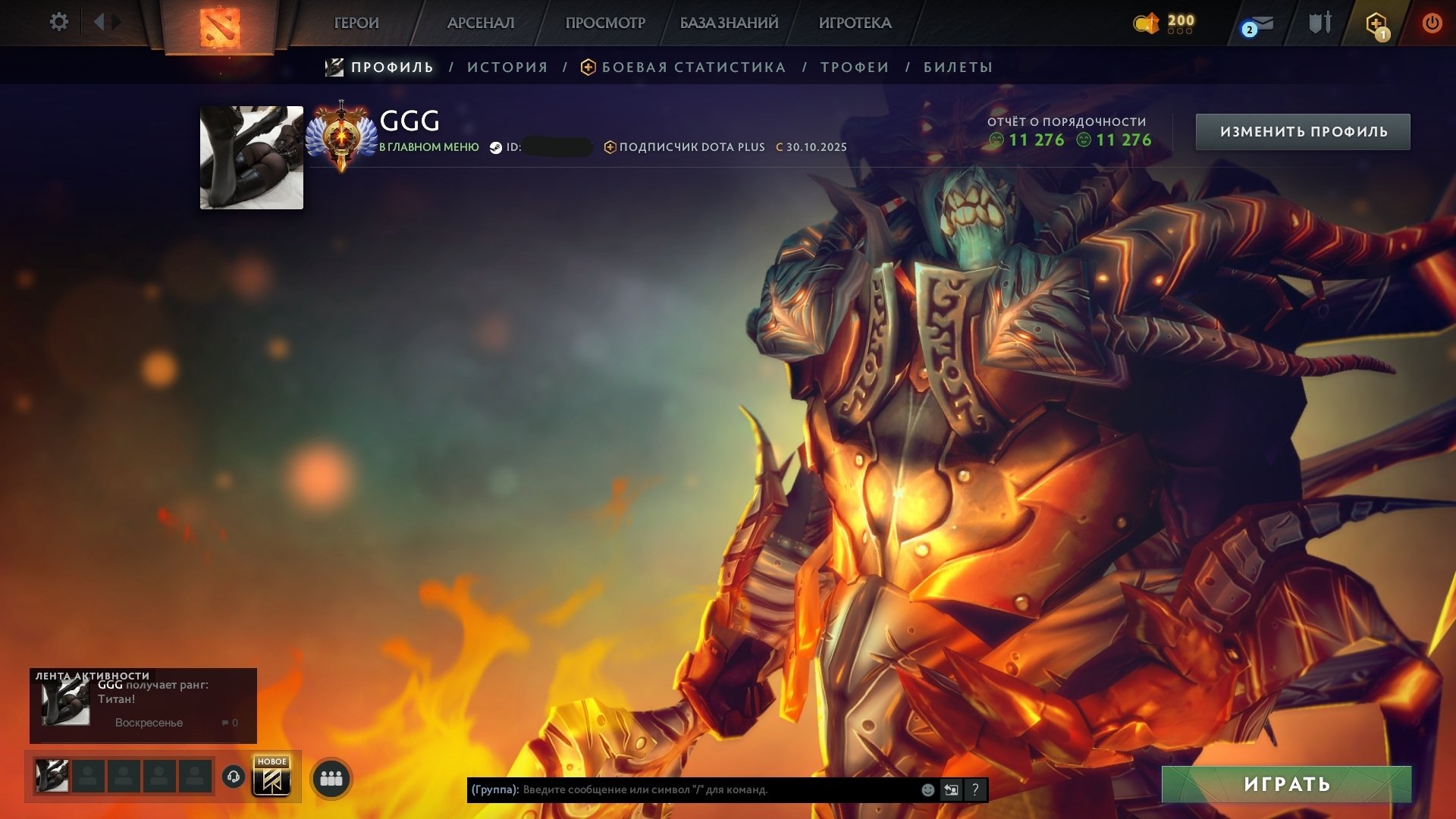Open the friends list icon near party slots
The height and width of the screenshot is (819, 1456).
pos(330,779)
